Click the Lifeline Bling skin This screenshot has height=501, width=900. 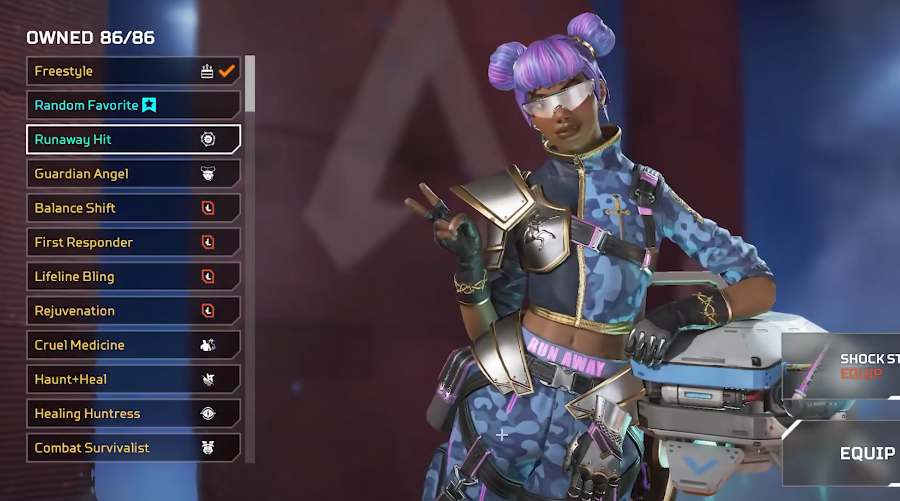(x=133, y=276)
